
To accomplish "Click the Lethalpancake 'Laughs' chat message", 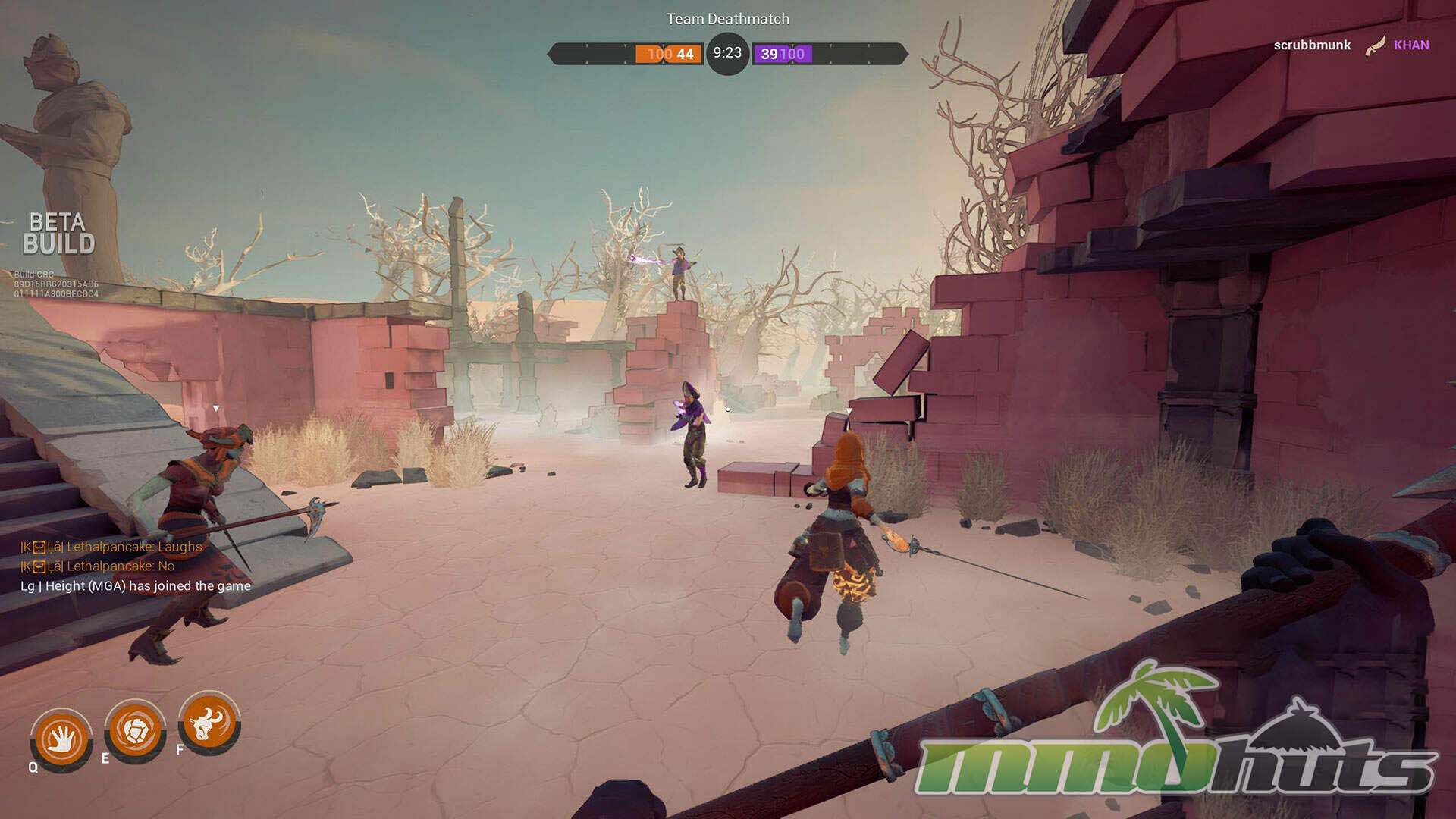I will pyautogui.click(x=111, y=547).
